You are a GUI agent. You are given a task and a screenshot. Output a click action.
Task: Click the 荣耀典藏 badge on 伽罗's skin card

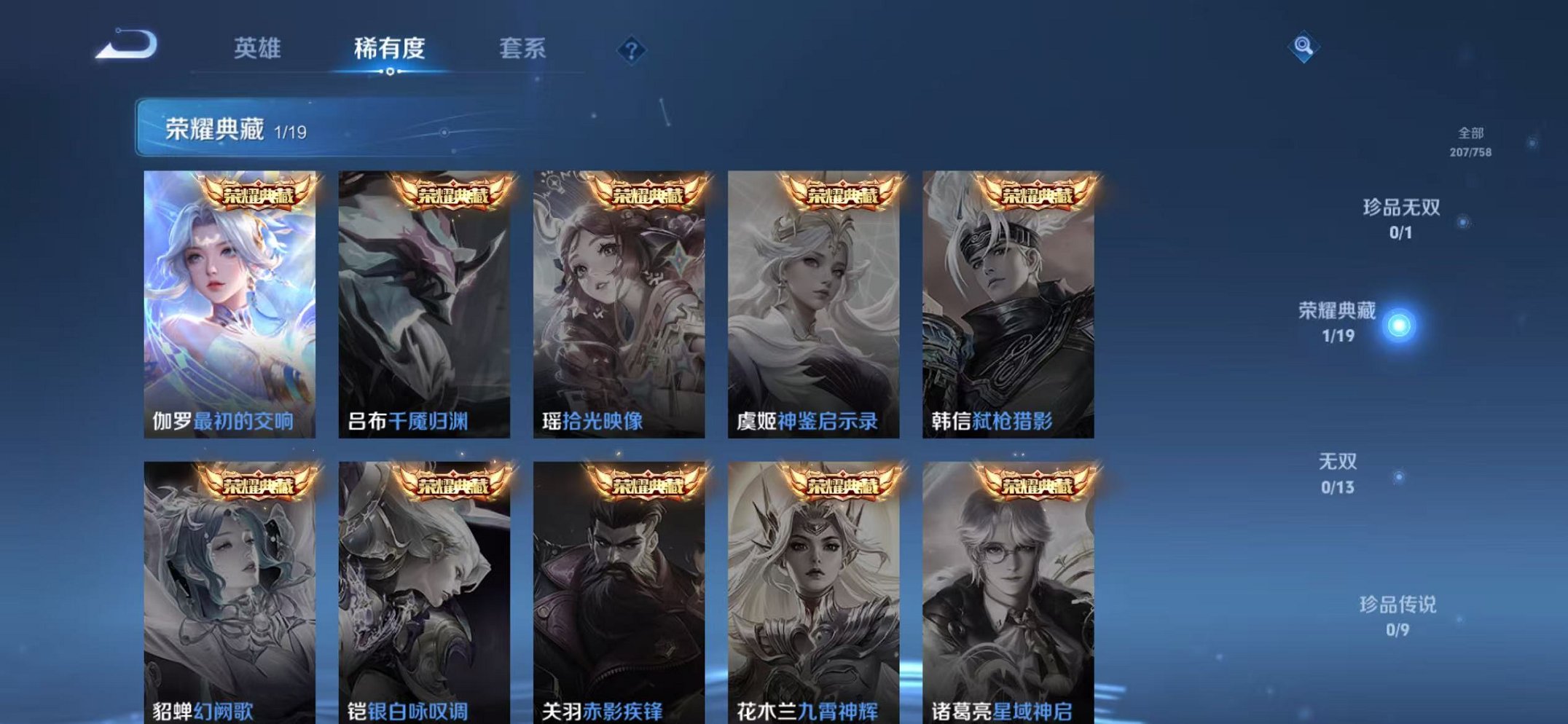[x=260, y=194]
